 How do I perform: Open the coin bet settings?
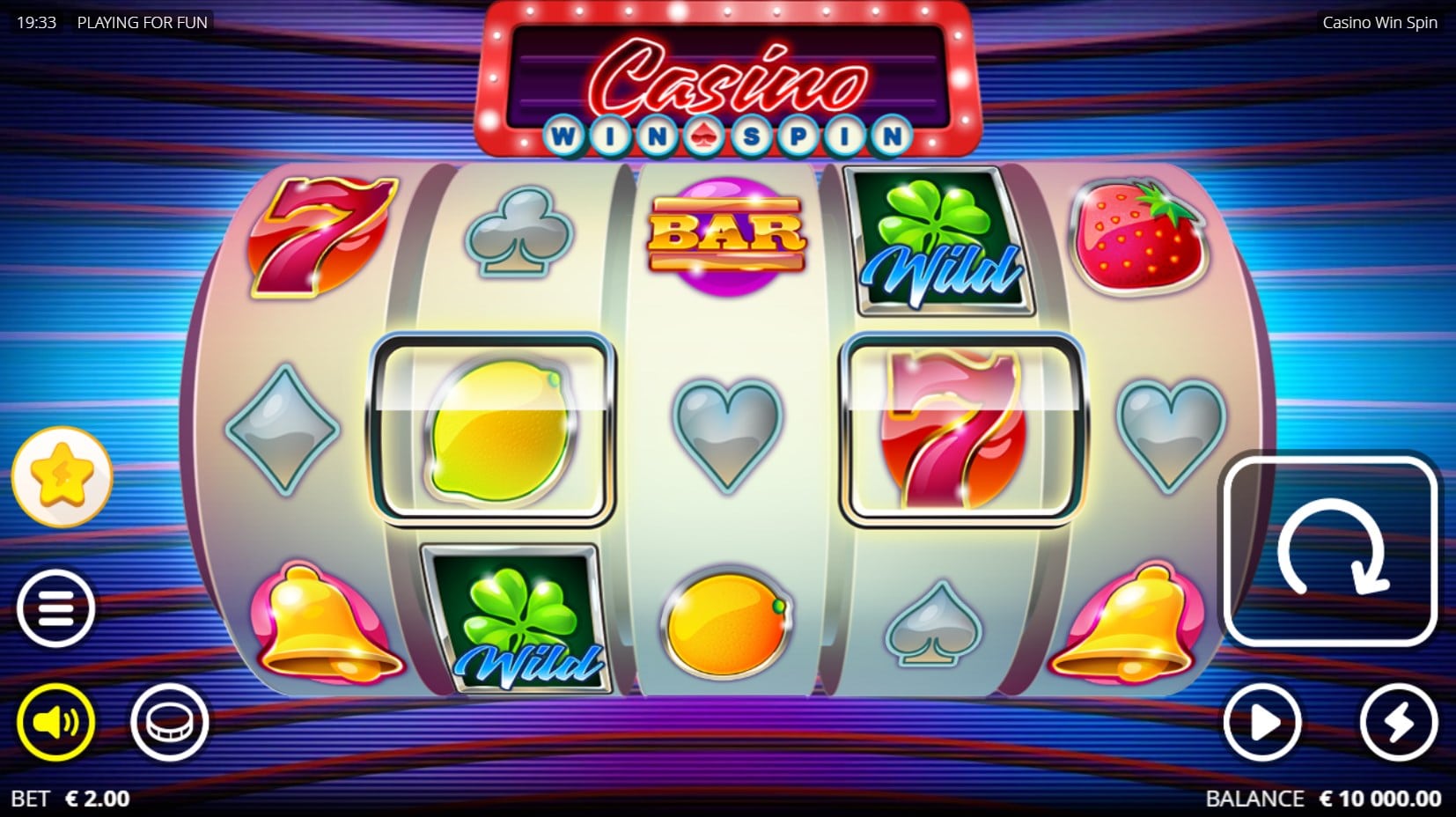169,722
